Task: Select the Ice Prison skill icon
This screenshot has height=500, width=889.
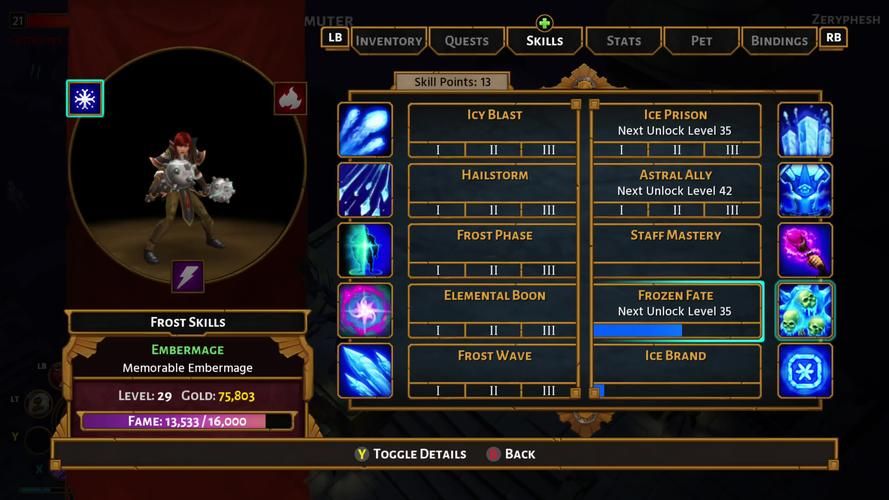Action: tap(805, 130)
